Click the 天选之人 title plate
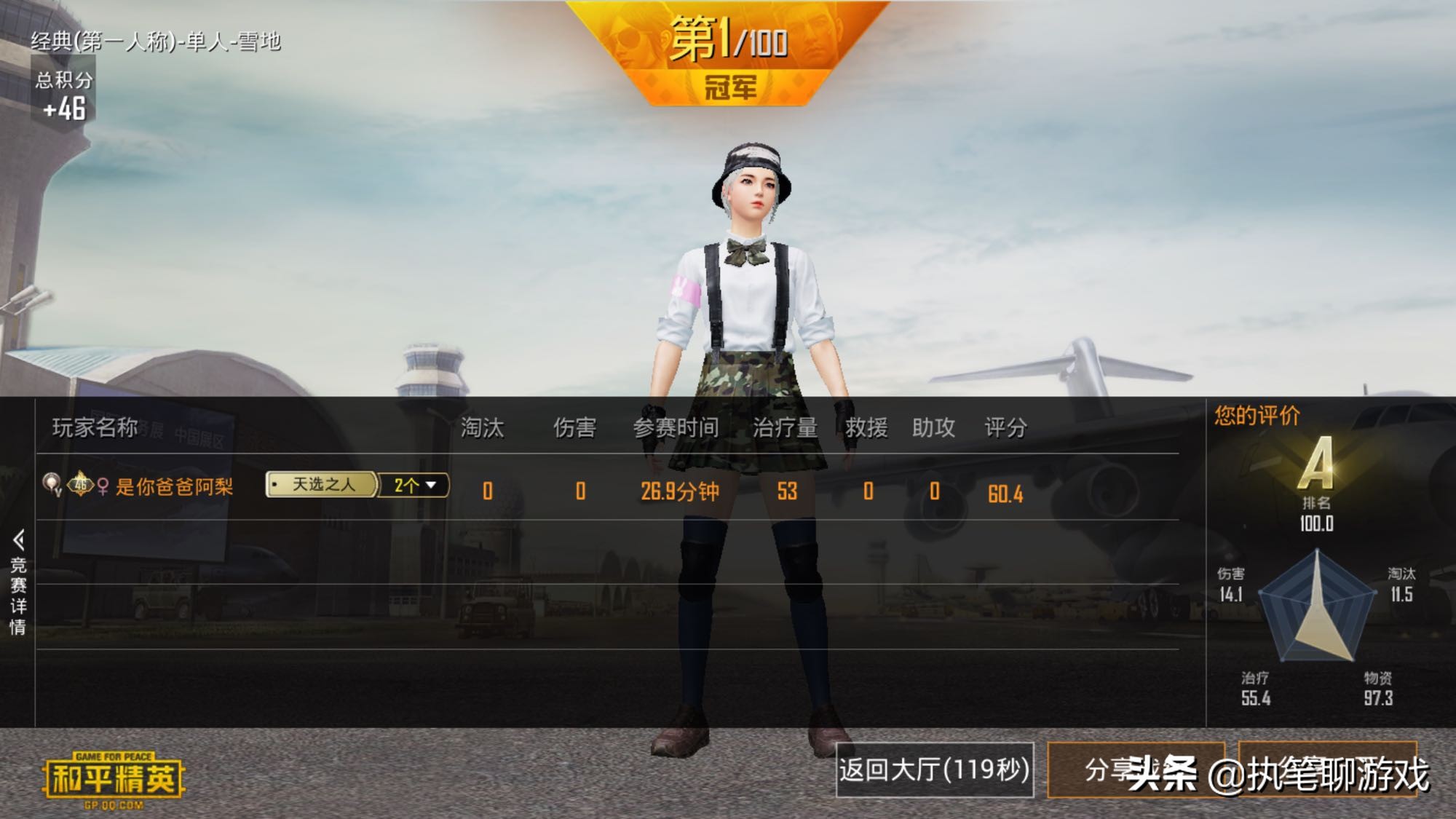Viewport: 1456px width, 819px height. pos(323,486)
